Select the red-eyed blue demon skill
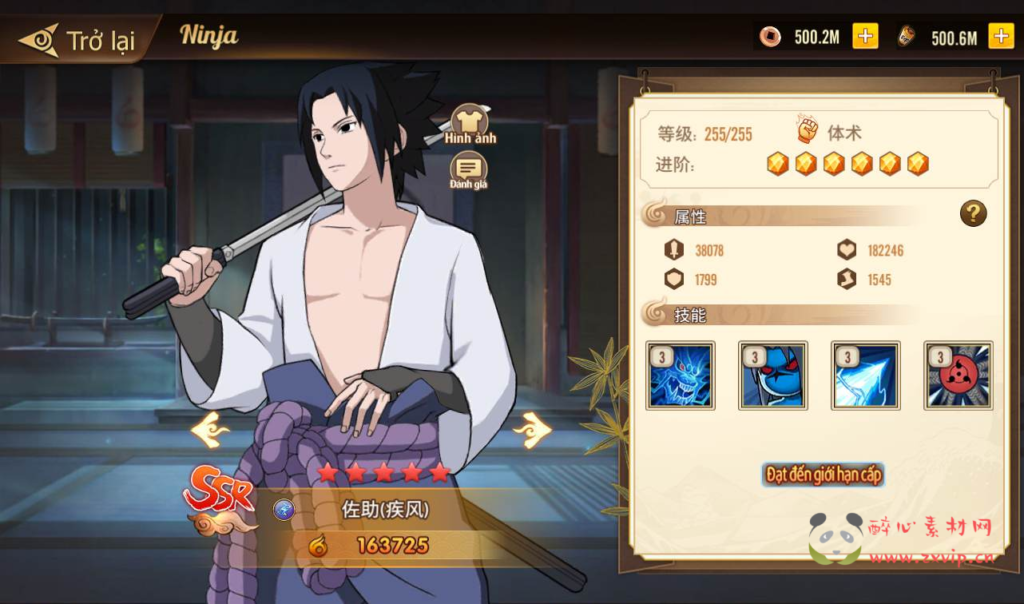 773,375
